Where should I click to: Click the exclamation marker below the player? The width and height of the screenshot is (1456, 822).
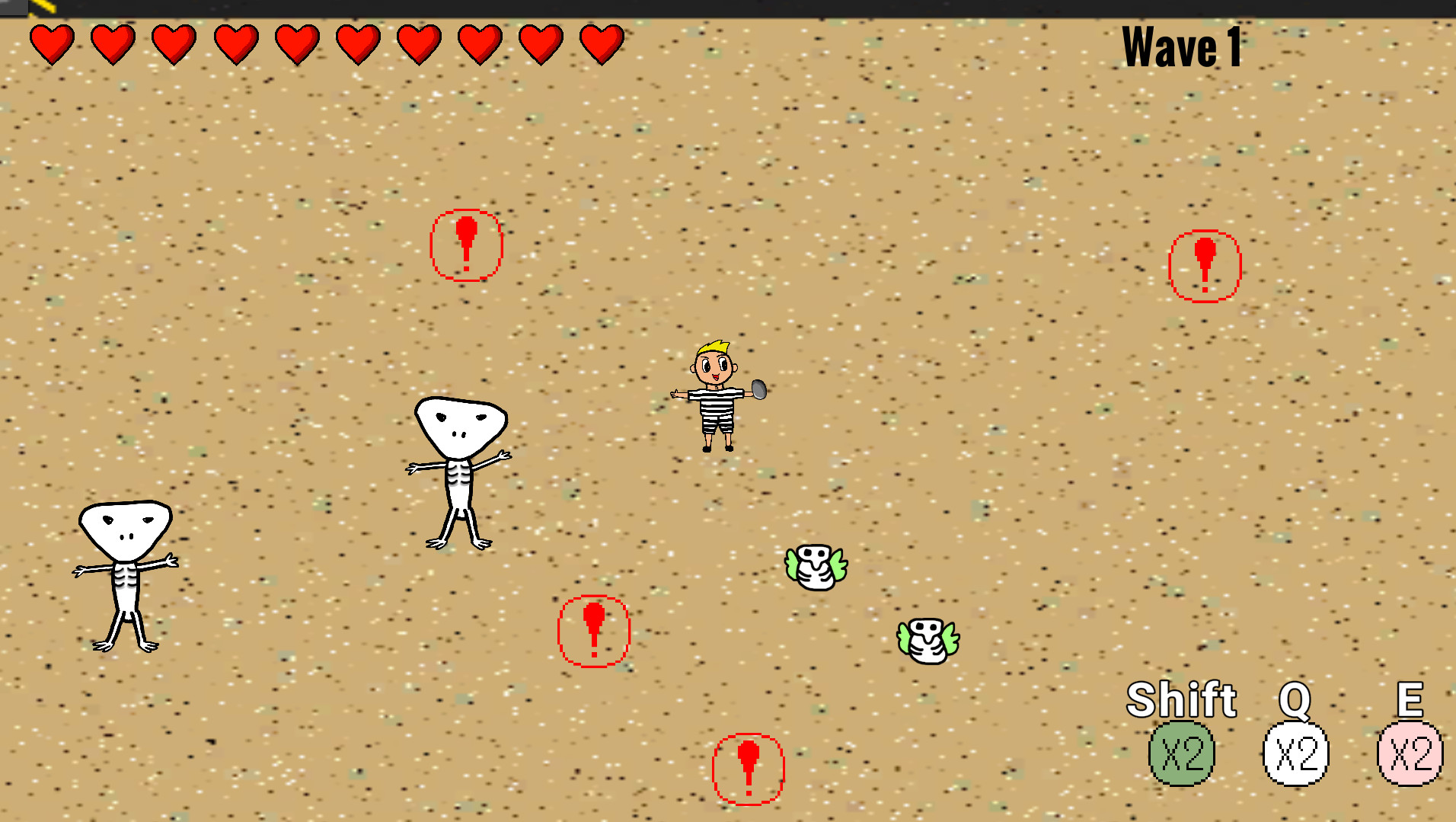click(x=595, y=632)
